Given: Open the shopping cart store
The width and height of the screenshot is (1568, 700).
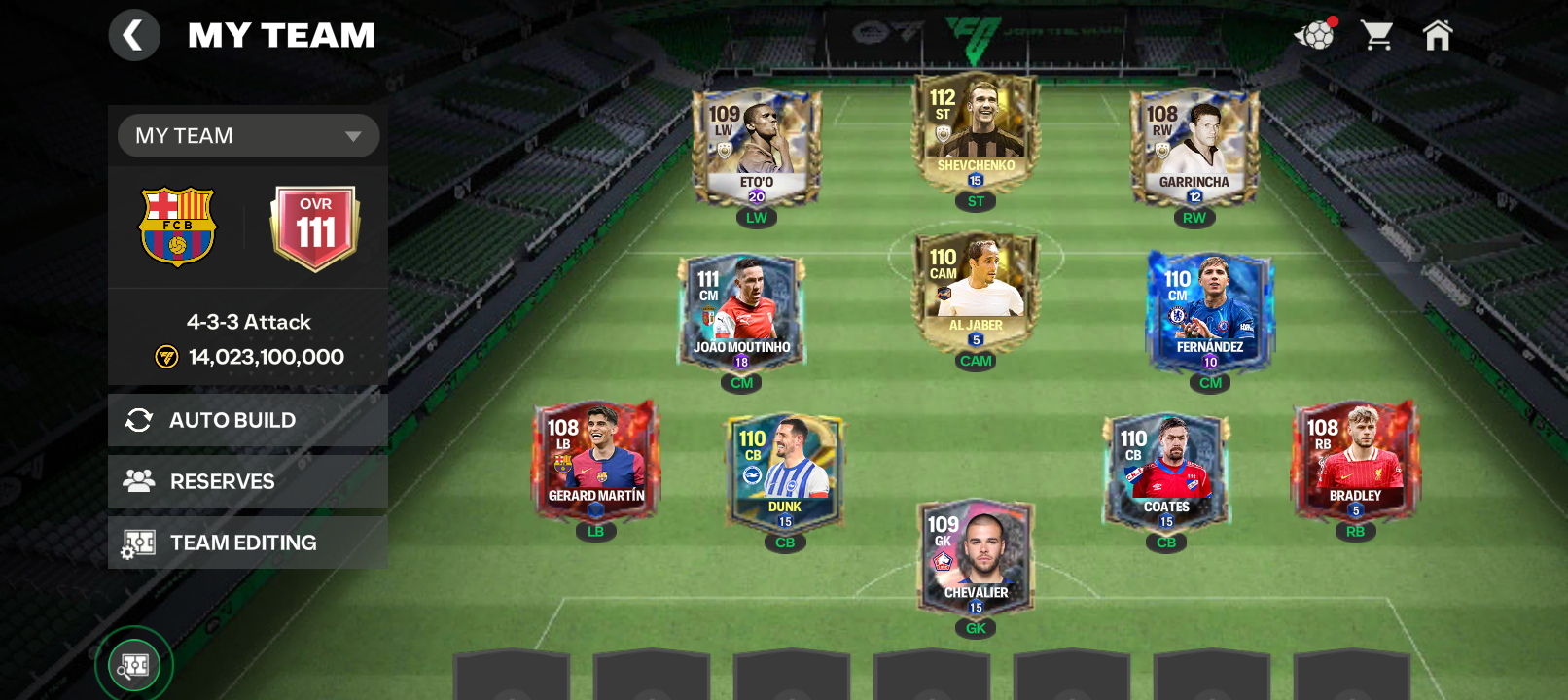Looking at the screenshot, I should 1376,36.
